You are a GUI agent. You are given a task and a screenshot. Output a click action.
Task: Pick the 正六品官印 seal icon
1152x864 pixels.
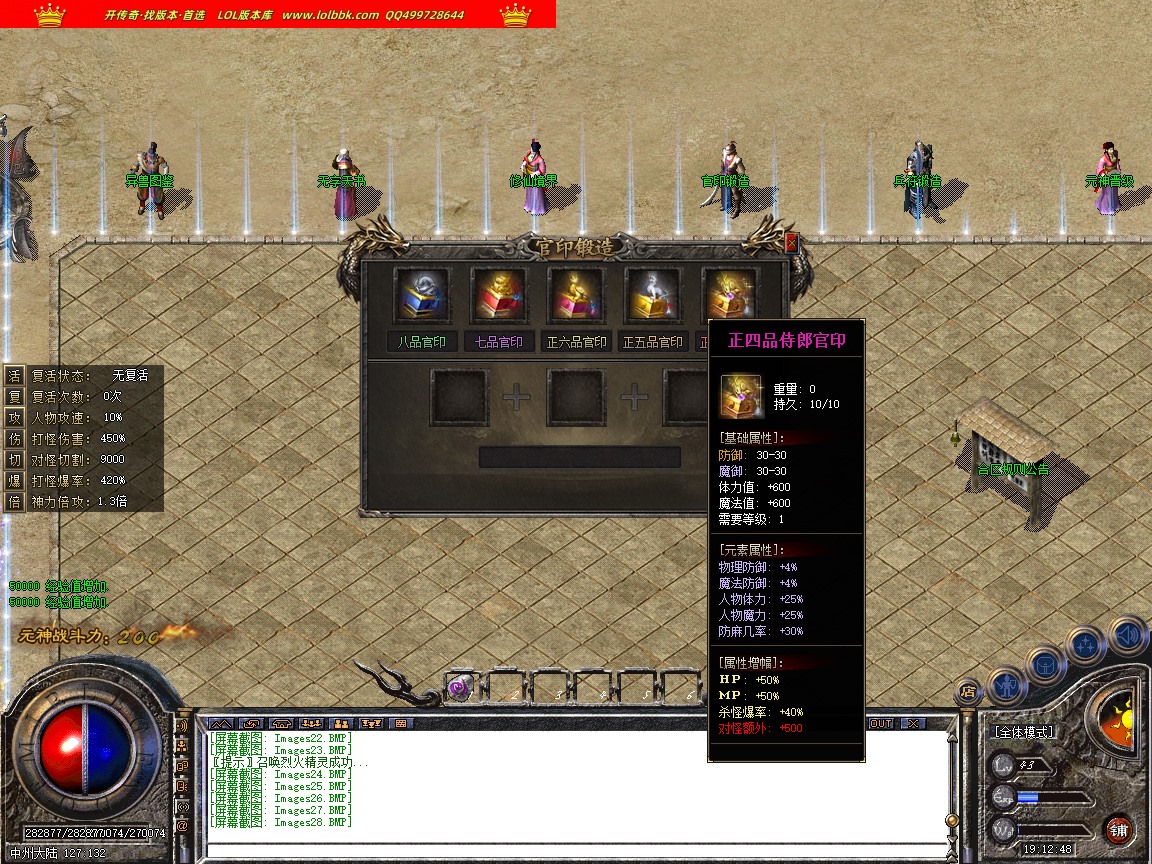point(576,294)
